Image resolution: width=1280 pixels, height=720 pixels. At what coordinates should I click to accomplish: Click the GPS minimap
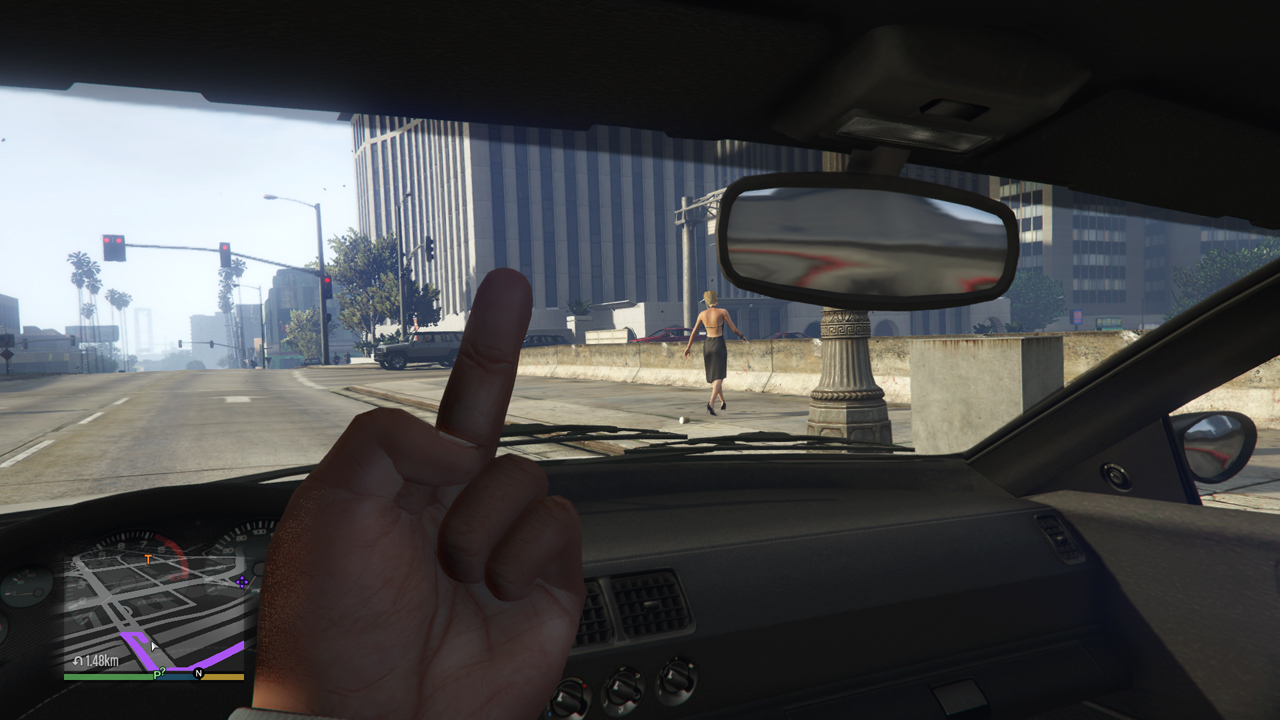155,610
